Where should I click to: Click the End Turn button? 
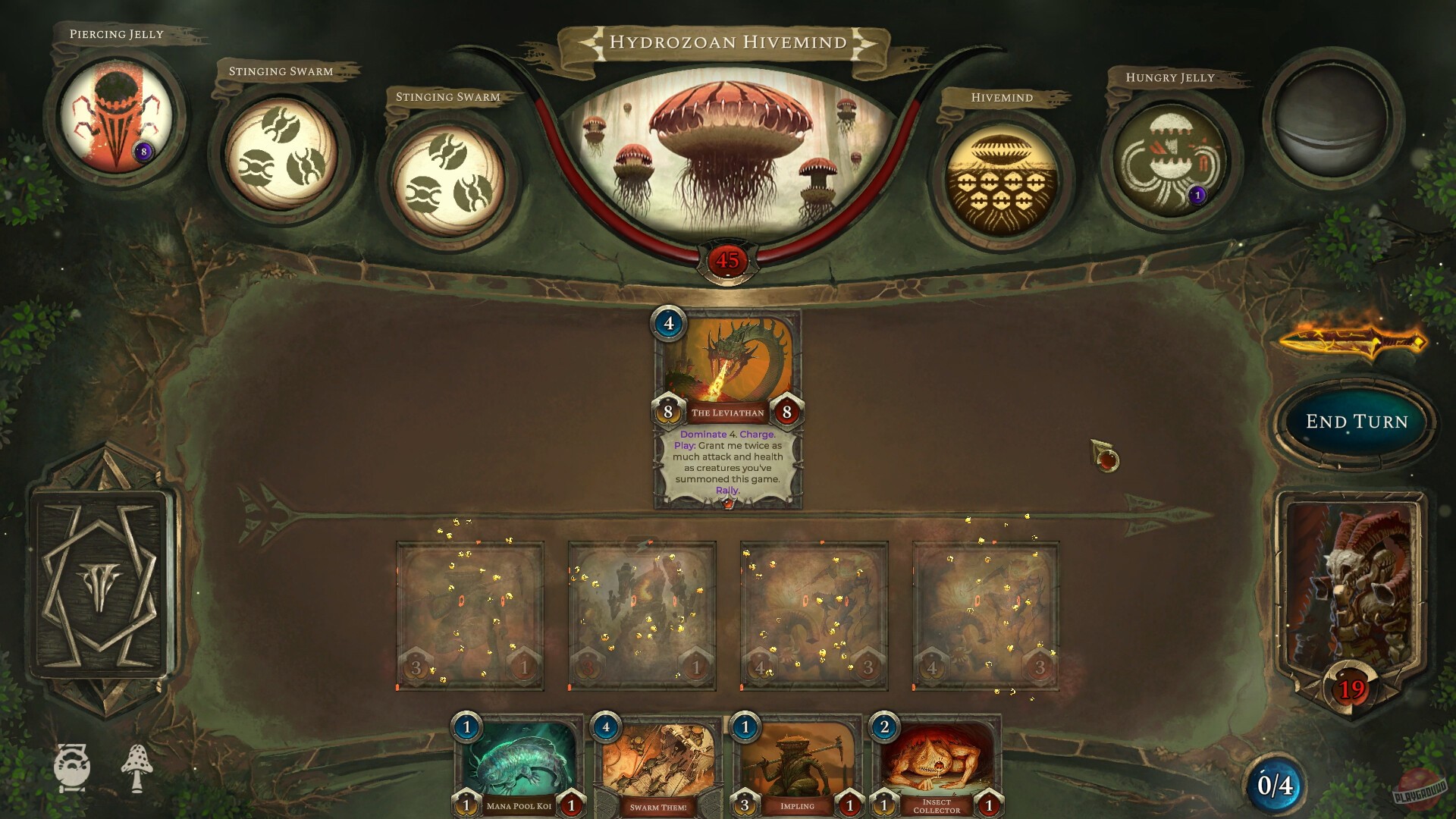point(1357,422)
